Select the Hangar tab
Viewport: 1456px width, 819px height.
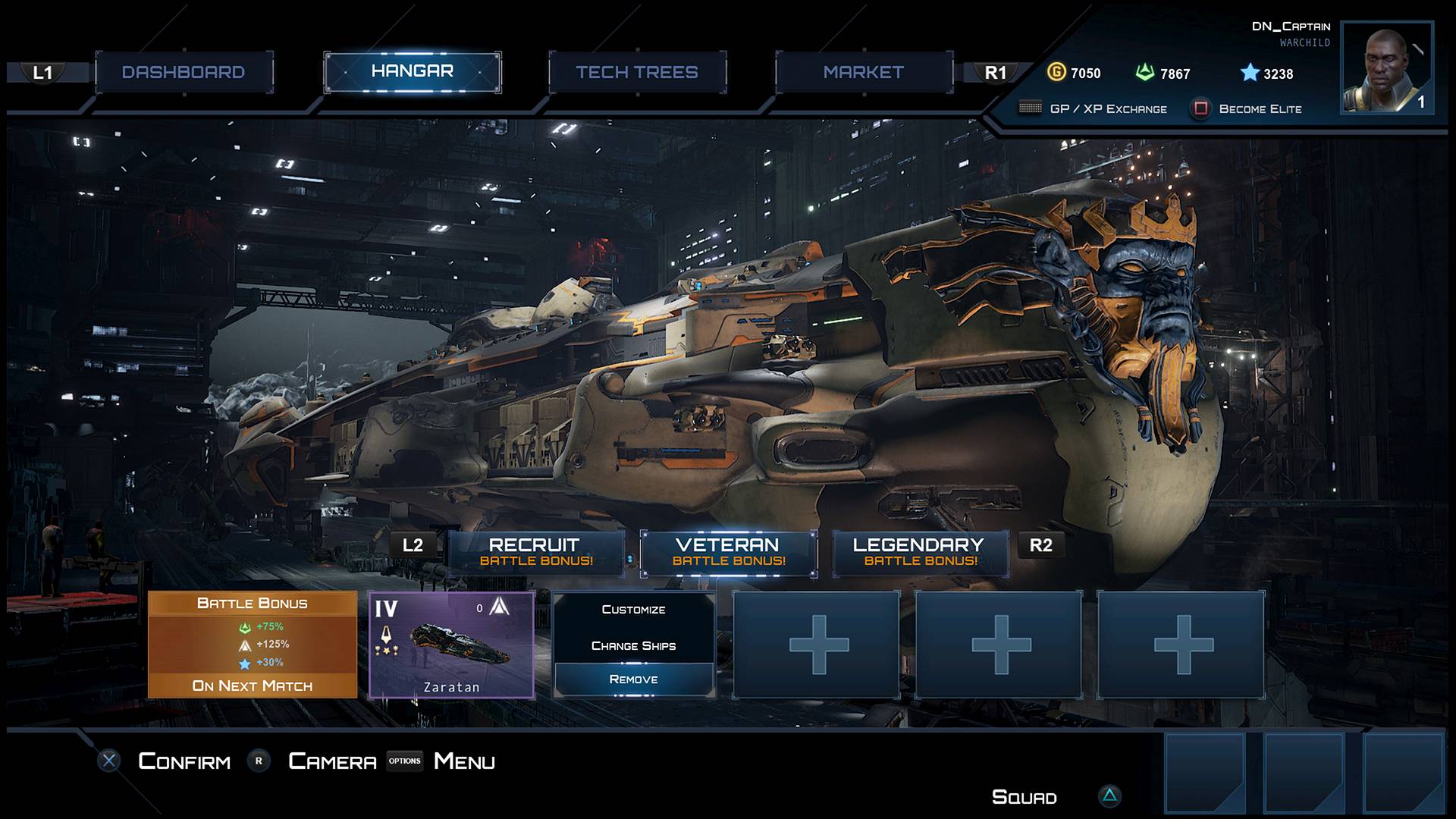[412, 72]
